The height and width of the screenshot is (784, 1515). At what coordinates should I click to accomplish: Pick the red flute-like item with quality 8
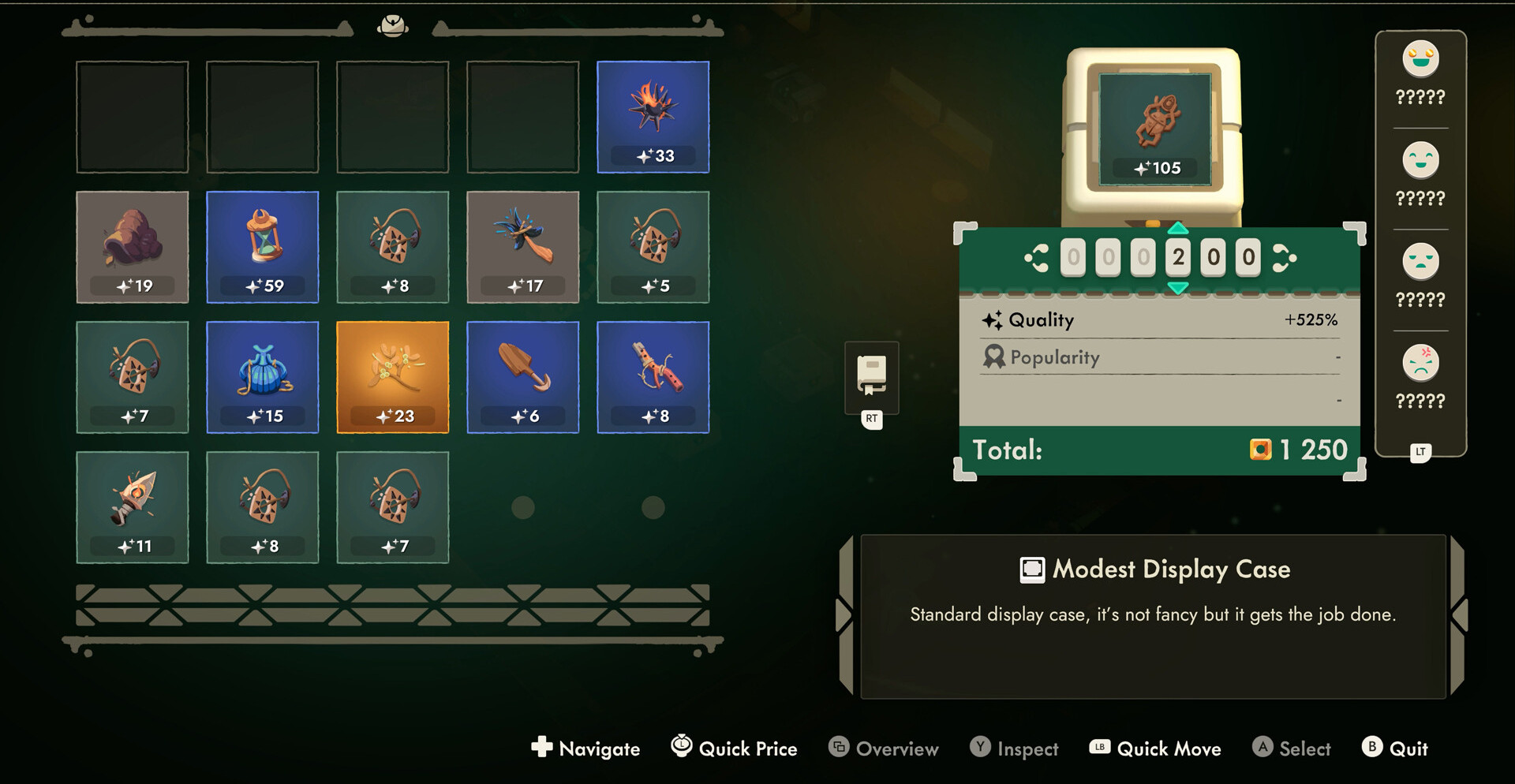[653, 377]
